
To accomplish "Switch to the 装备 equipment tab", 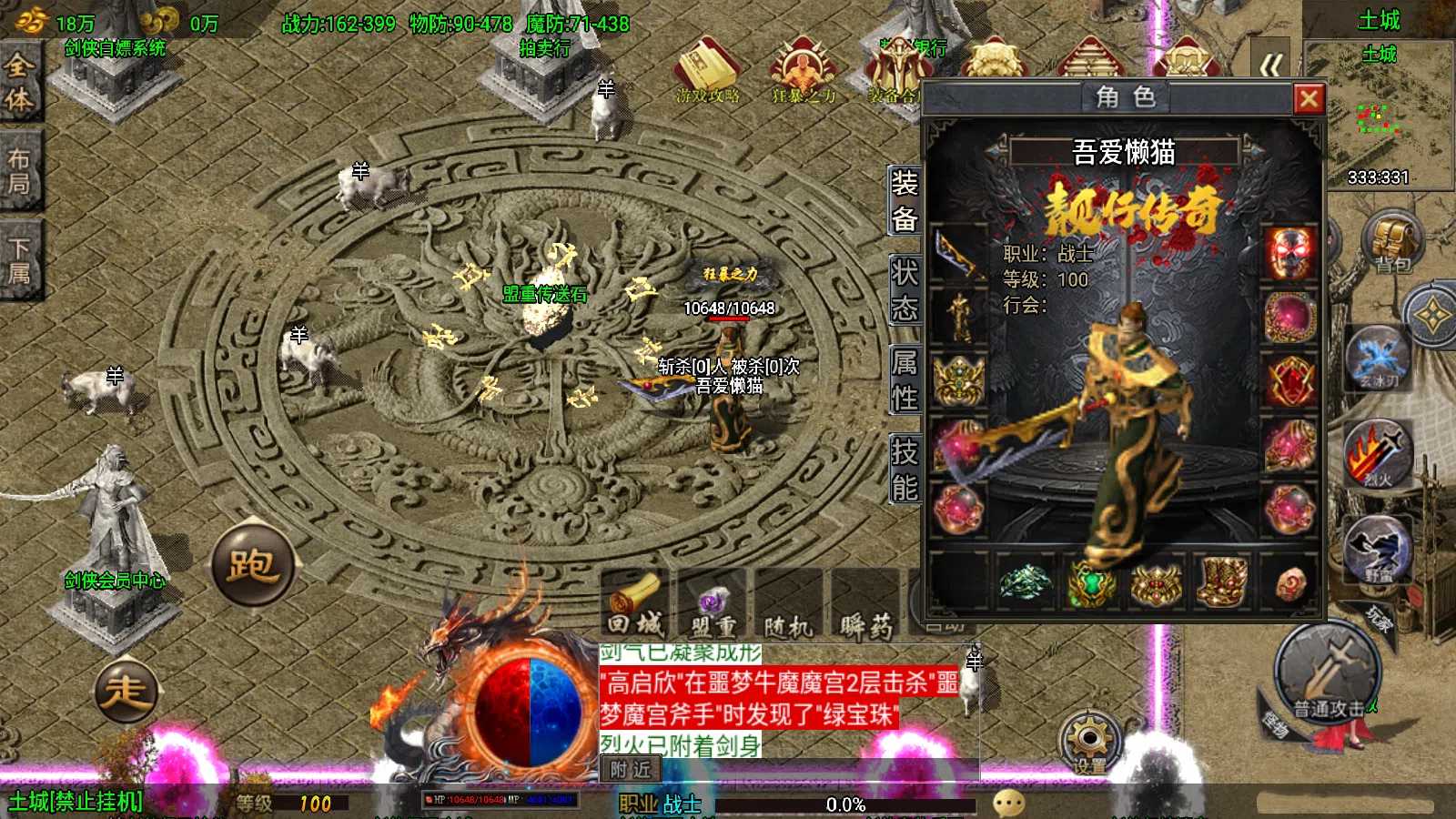I will click(x=904, y=200).
